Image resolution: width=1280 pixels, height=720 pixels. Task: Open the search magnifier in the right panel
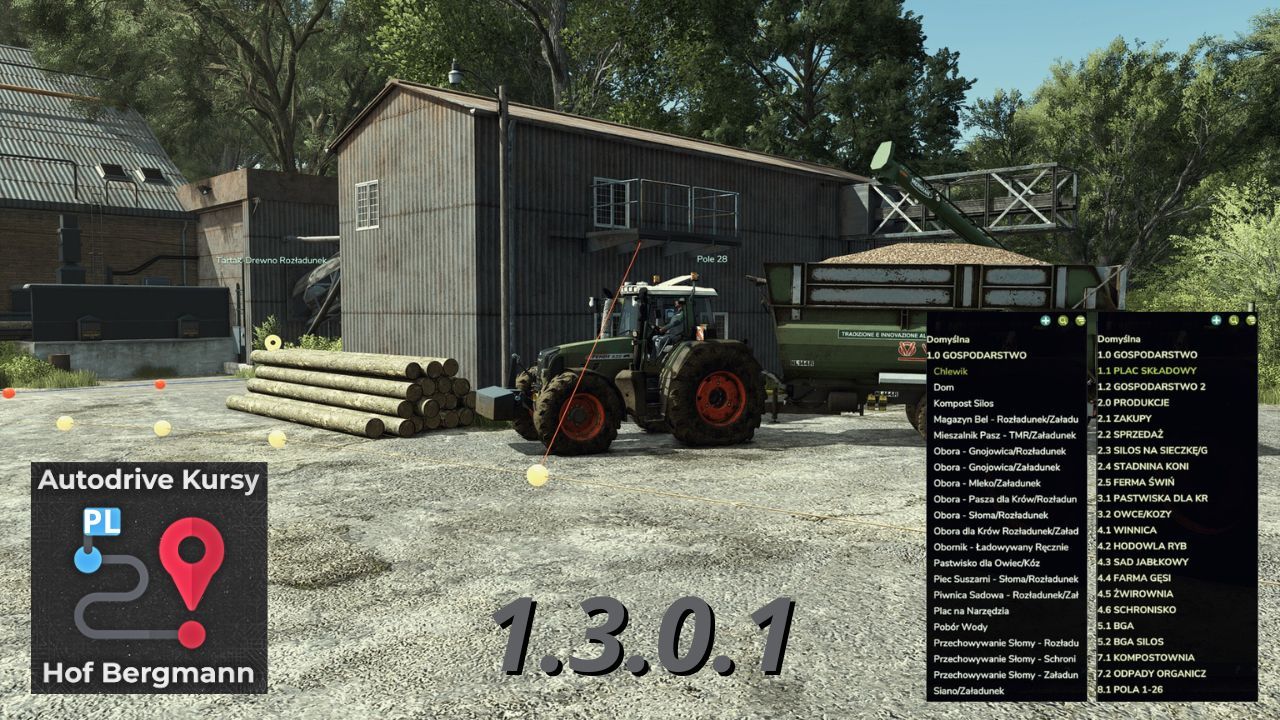[x=1233, y=322]
